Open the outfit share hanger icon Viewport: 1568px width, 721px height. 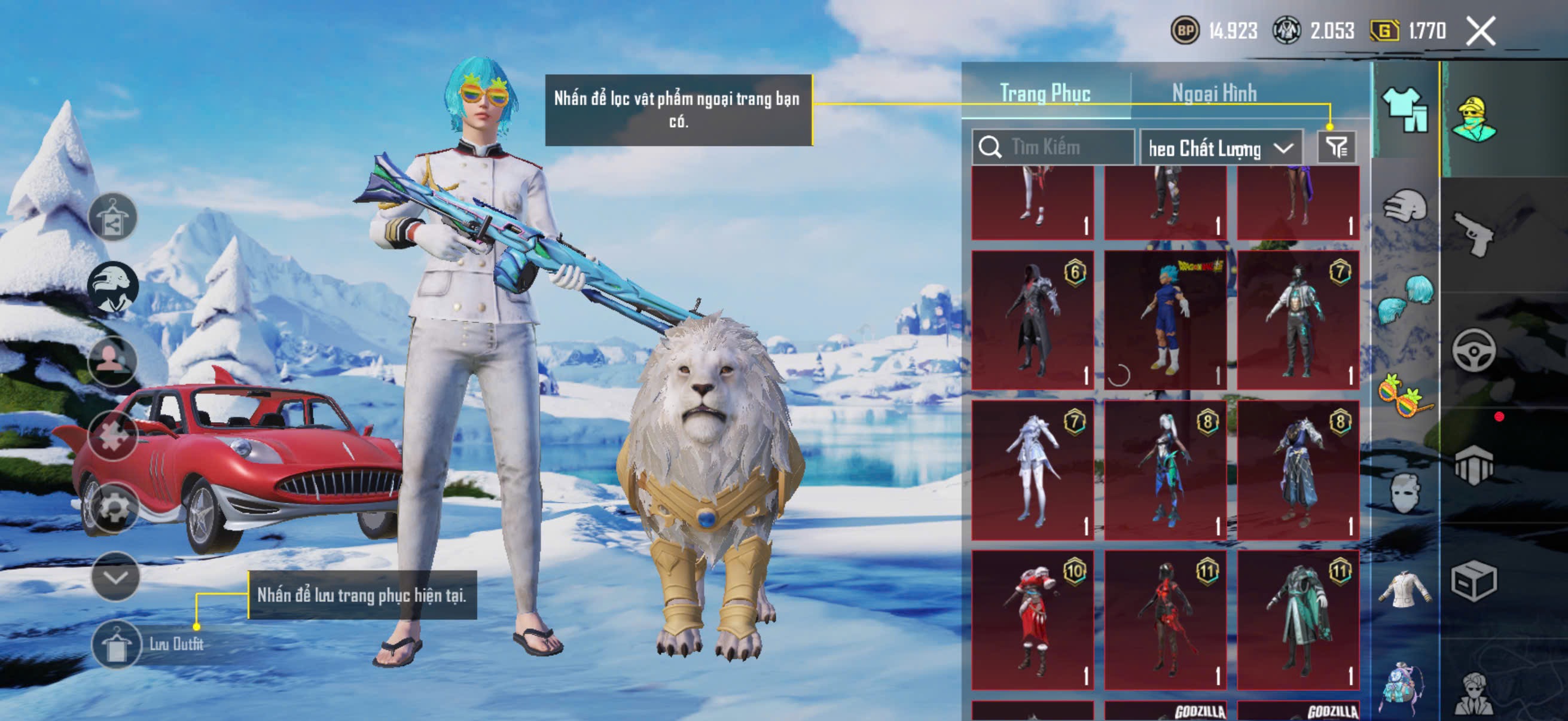113,218
